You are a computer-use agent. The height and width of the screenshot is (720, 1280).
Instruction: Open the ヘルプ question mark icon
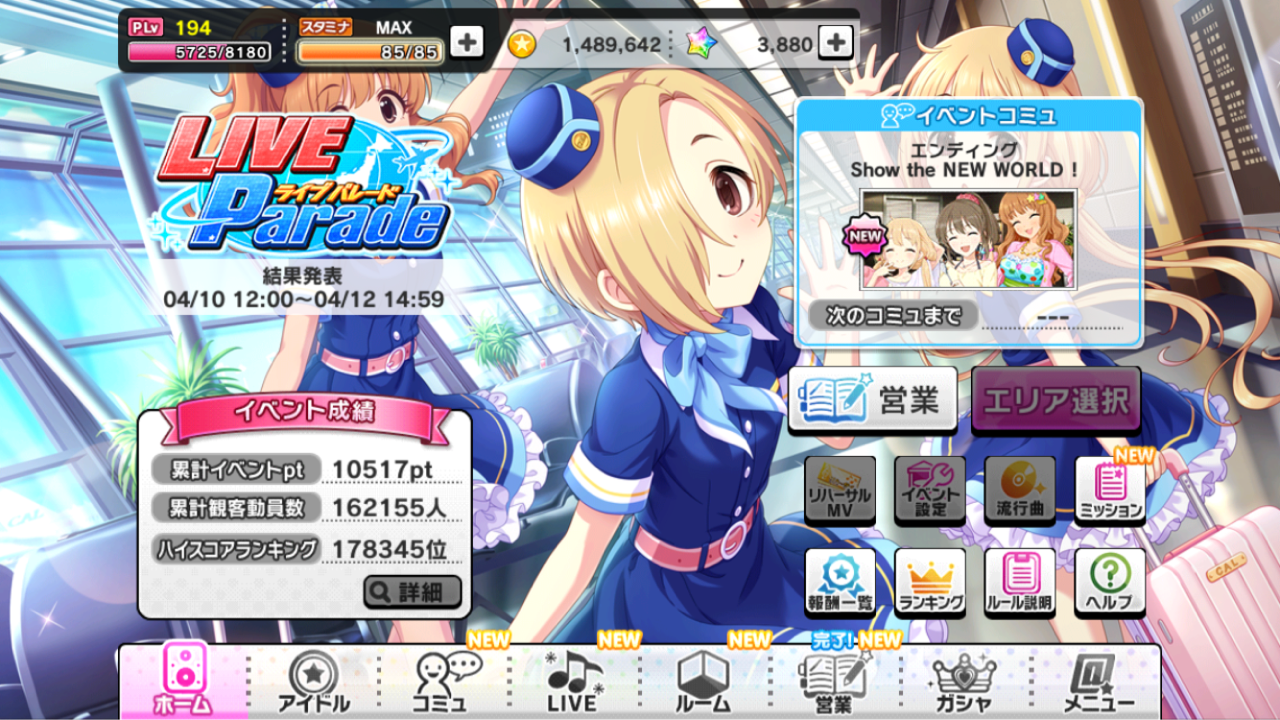1108,581
